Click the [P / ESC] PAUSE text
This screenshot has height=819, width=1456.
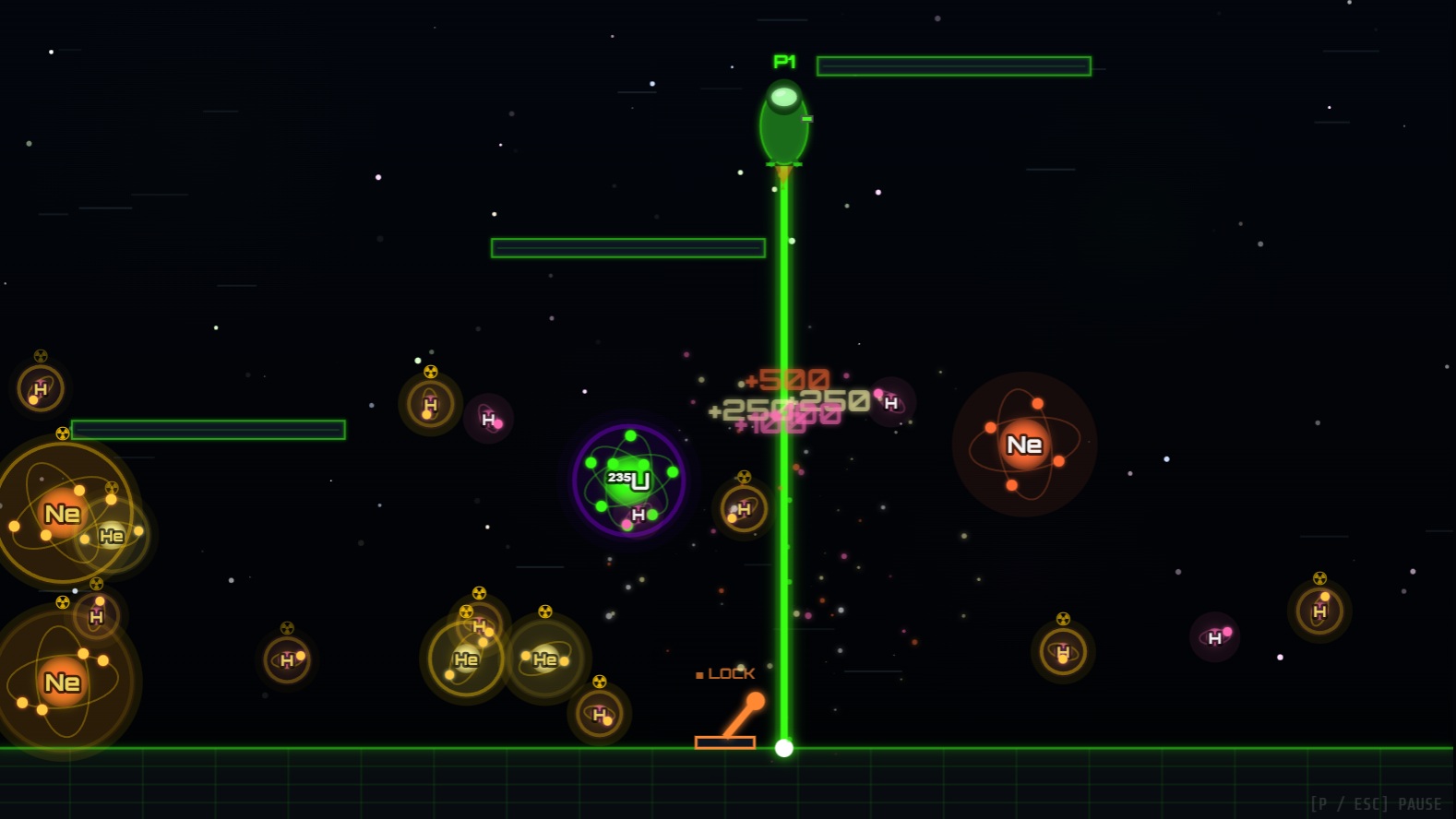coord(1375,802)
